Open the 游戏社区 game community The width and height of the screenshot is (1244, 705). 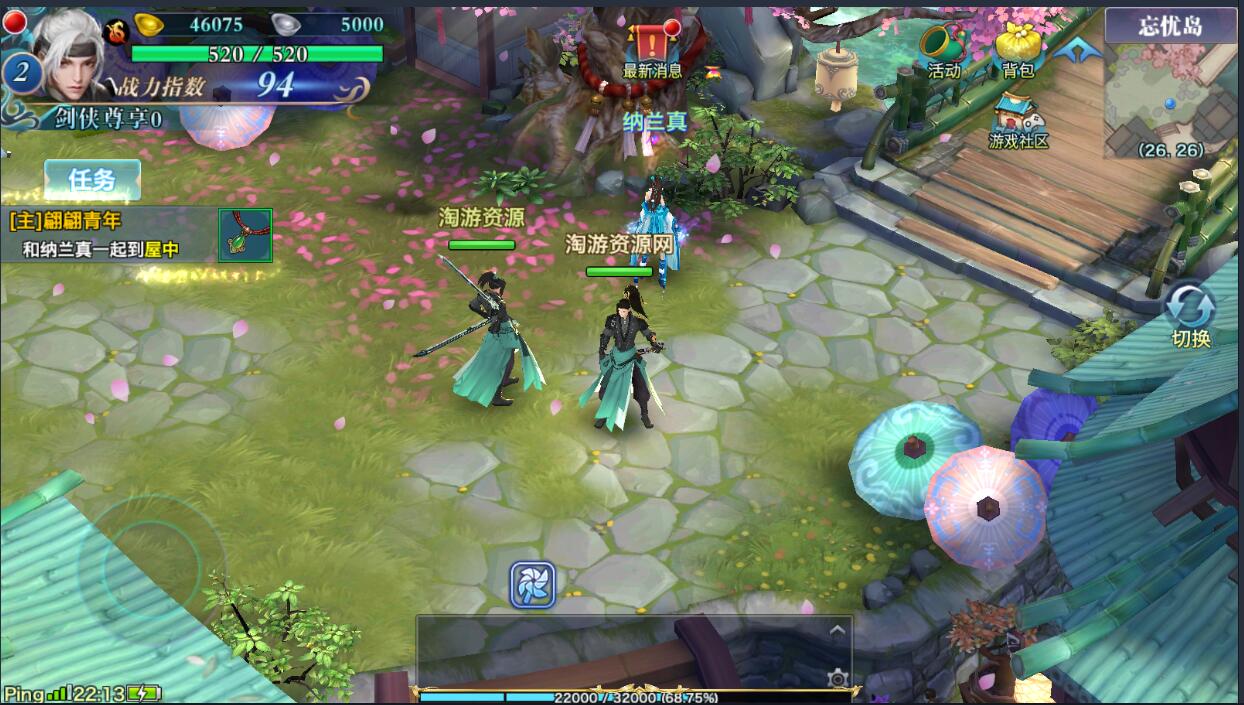coord(1018,122)
